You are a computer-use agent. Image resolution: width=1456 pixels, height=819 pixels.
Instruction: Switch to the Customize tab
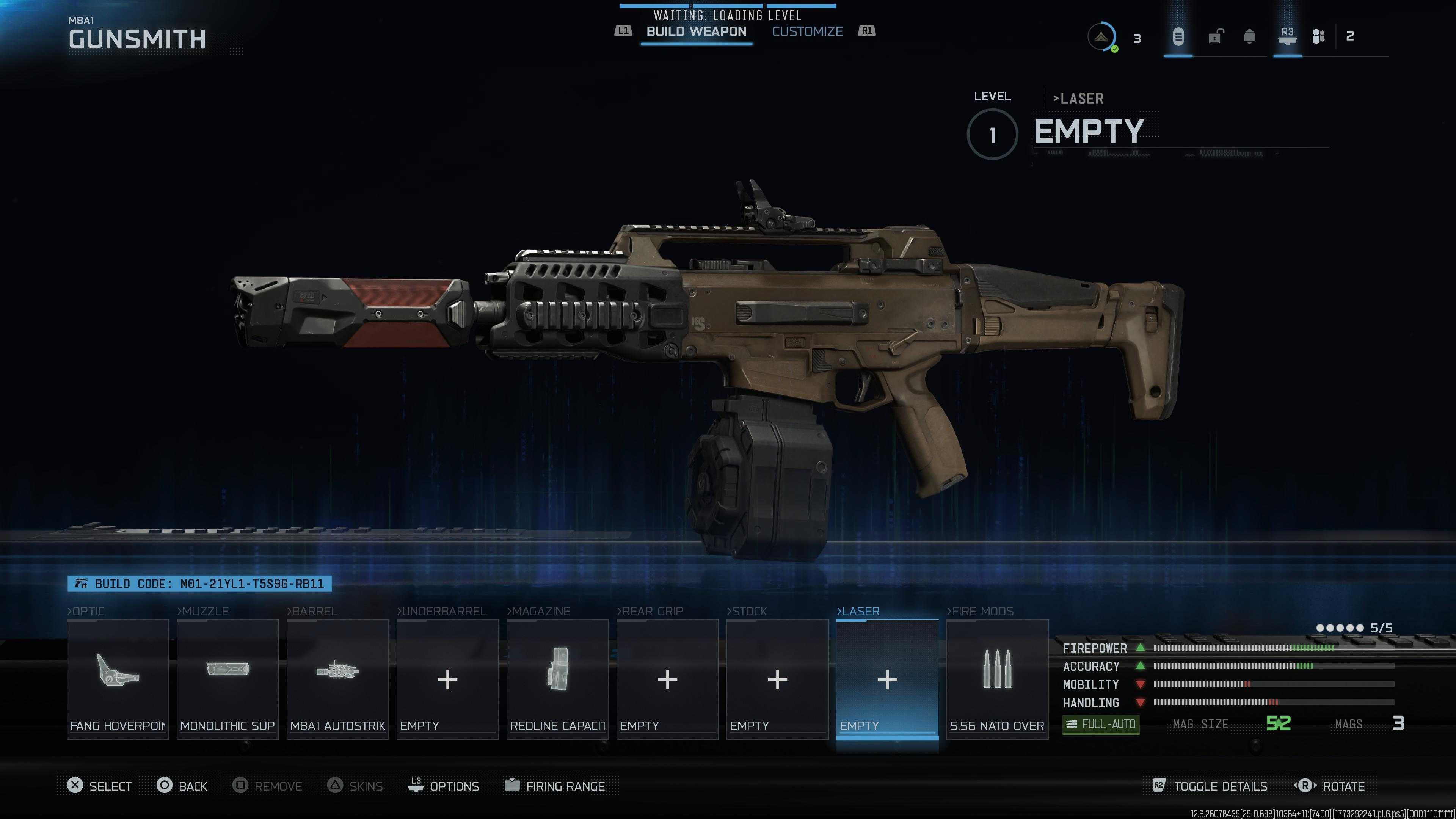pyautogui.click(x=807, y=31)
